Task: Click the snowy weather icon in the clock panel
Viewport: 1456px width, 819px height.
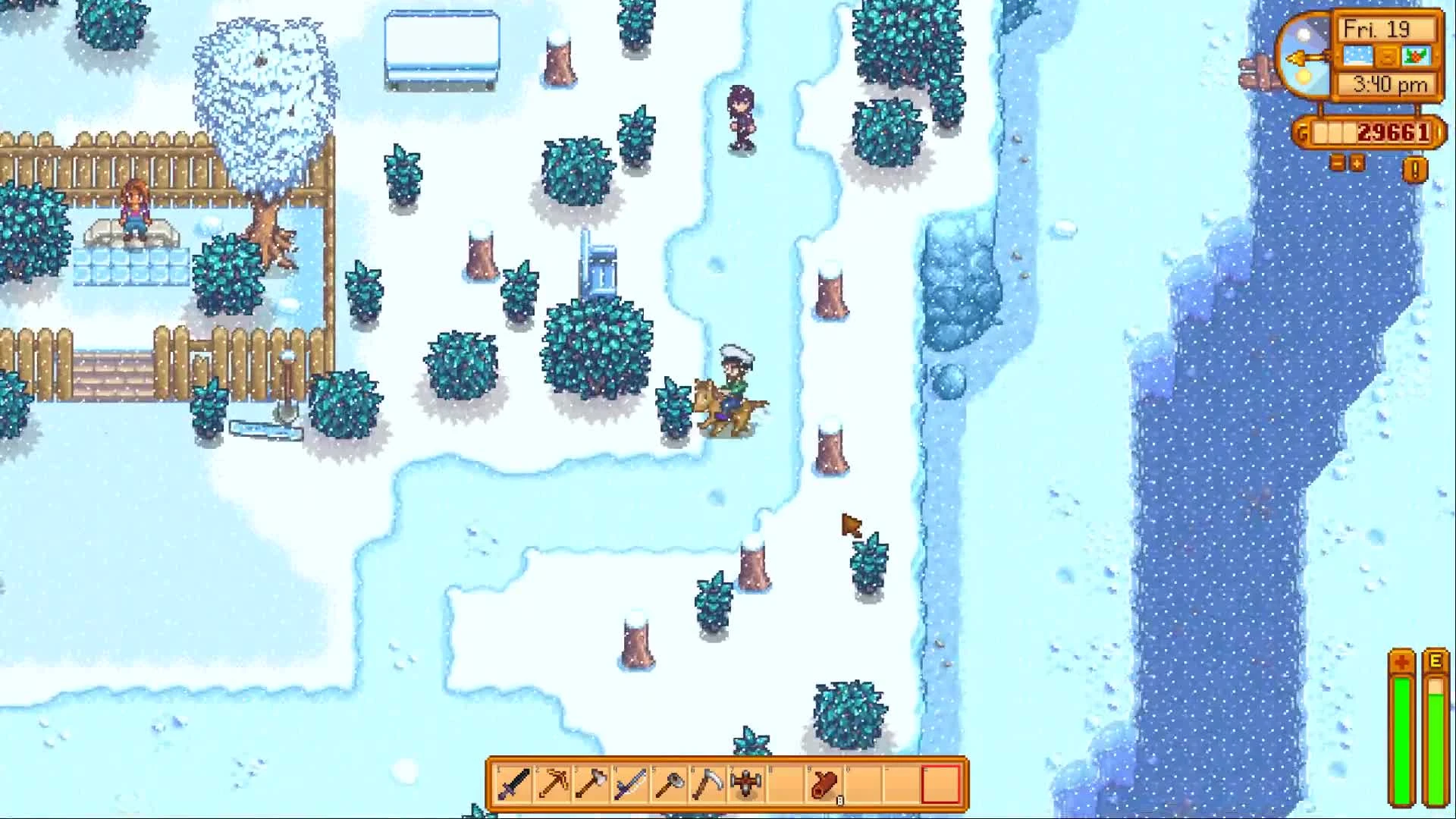Action: [x=1357, y=55]
